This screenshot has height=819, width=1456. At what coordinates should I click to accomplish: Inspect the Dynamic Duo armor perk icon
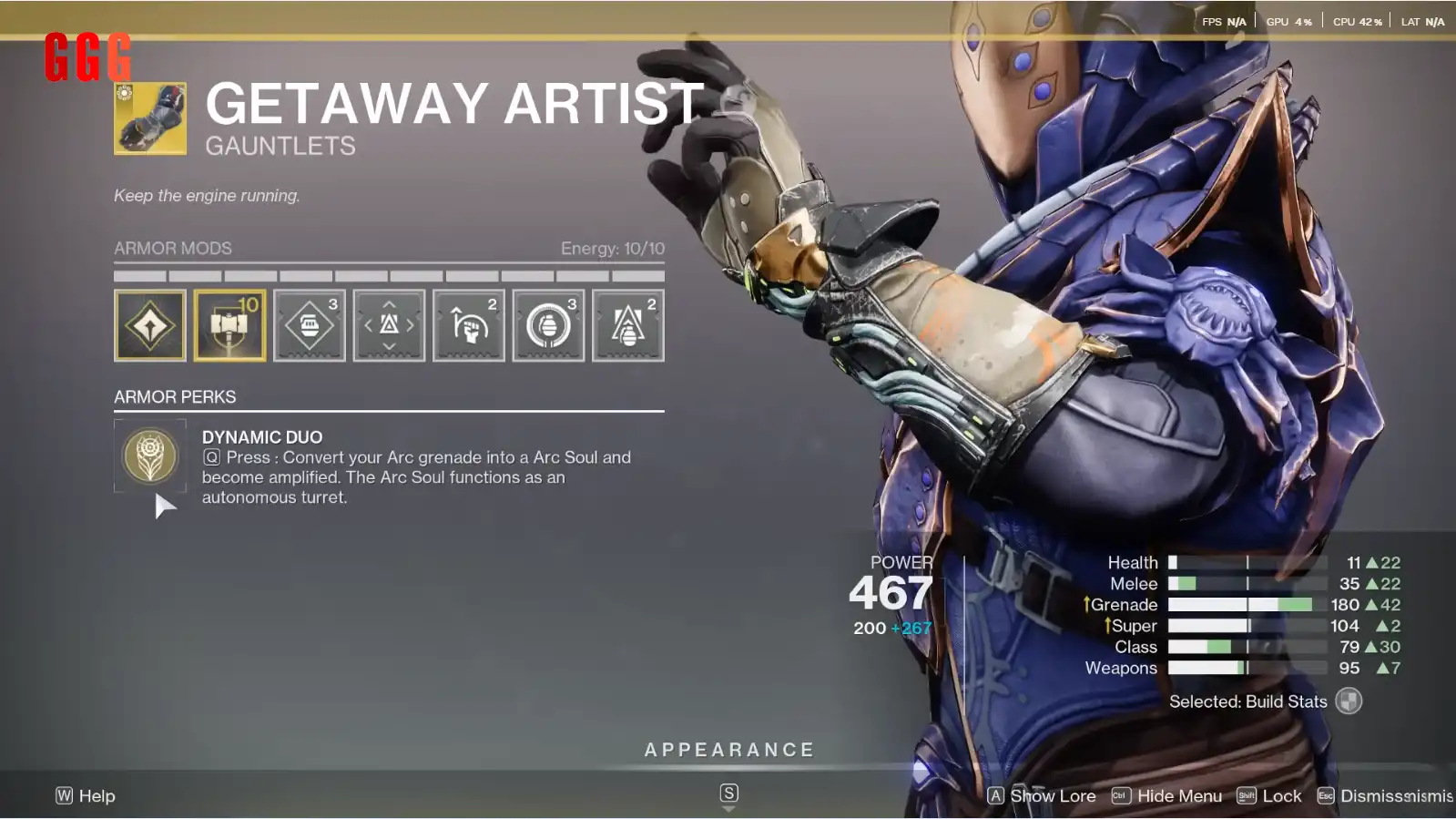150,455
